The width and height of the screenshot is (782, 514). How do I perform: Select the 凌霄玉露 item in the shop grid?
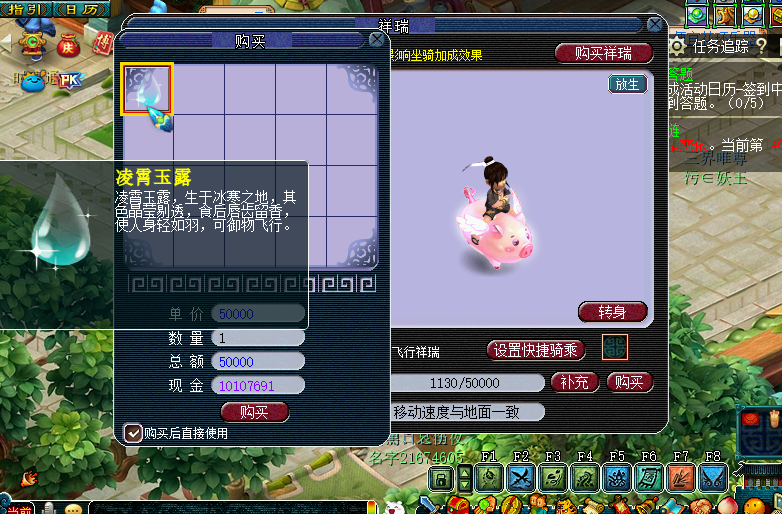pos(147,89)
